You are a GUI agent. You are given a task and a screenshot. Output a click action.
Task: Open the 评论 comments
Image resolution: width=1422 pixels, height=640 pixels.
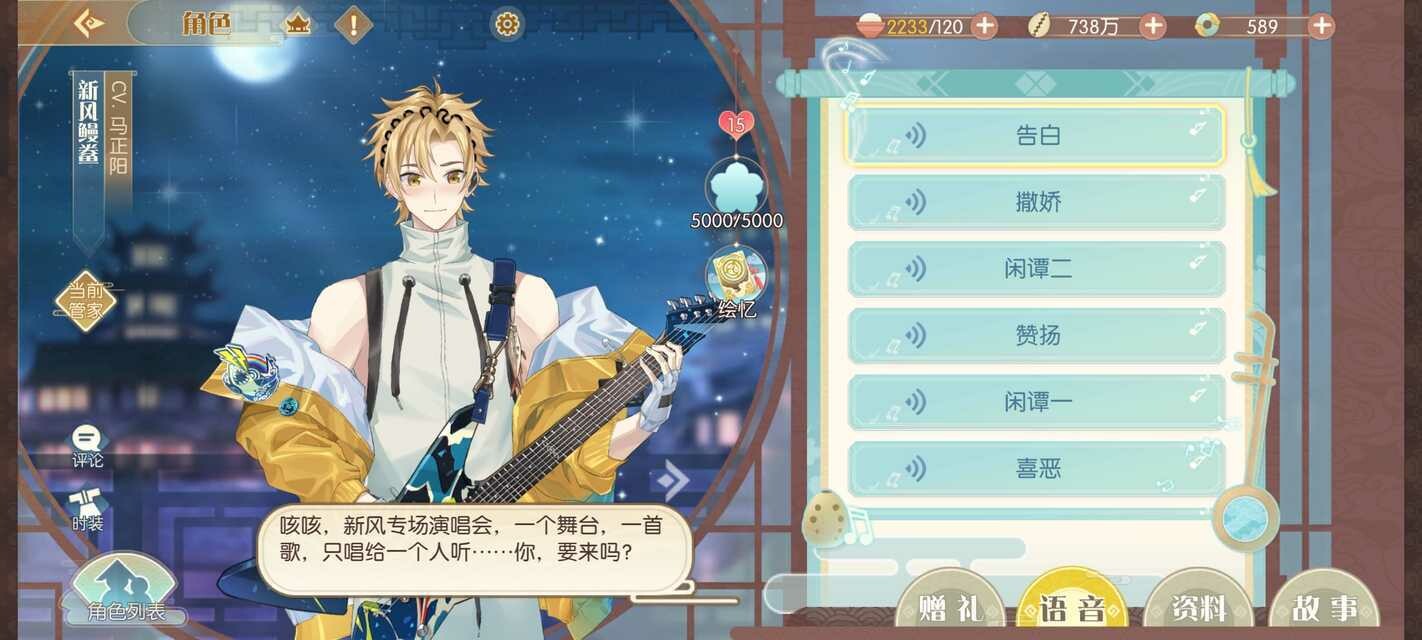87,446
